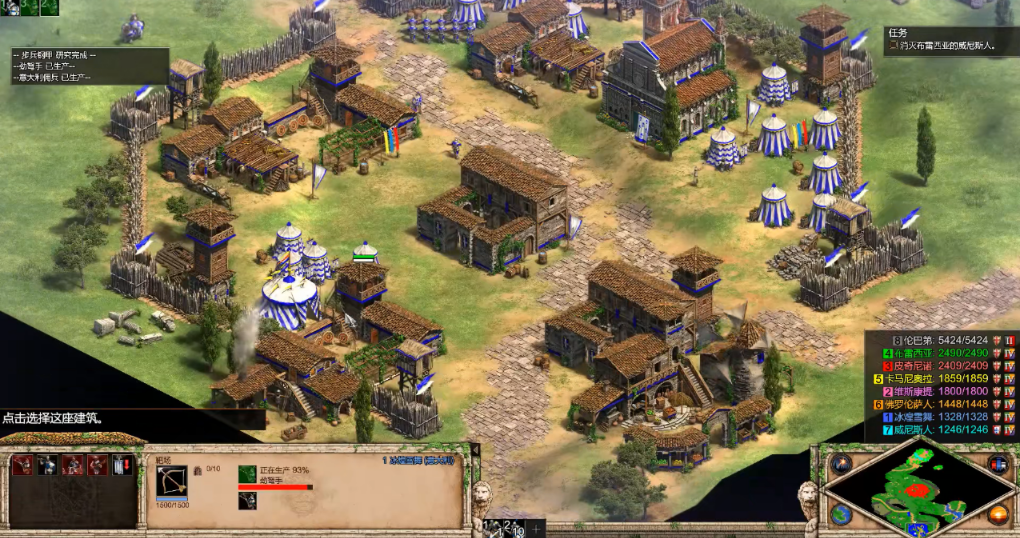1020x538 pixels.
Task: Click the second queued unit icon below progress bar
Action: point(247,501)
